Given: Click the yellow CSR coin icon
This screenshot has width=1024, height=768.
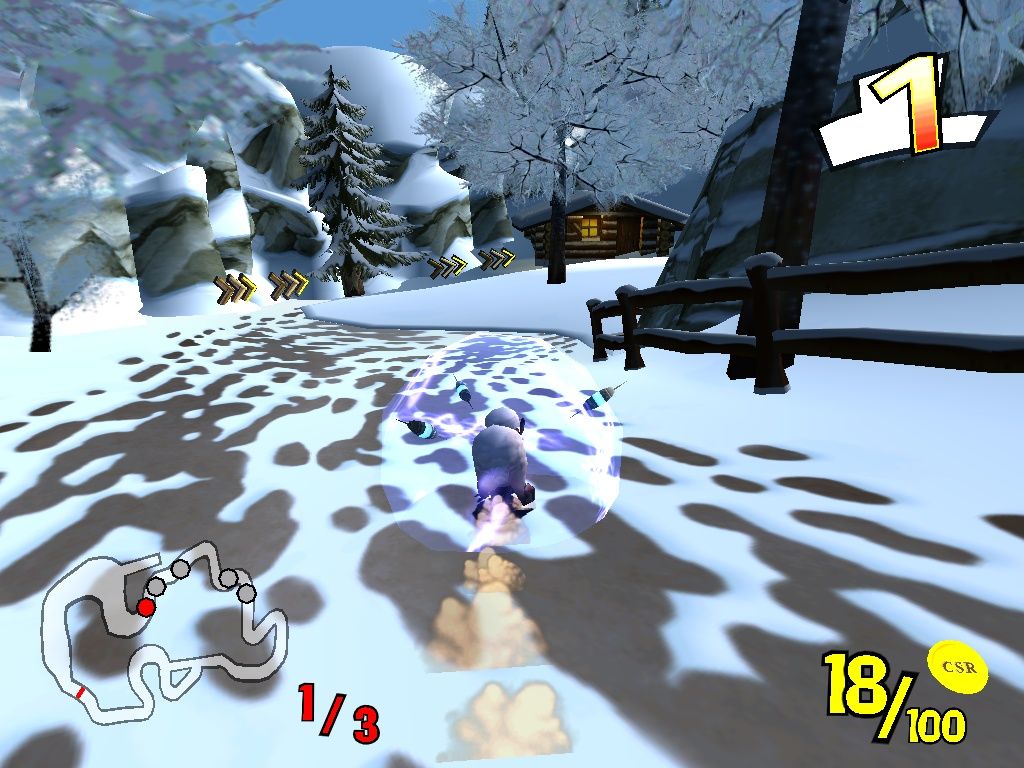Looking at the screenshot, I should pyautogui.click(x=957, y=667).
